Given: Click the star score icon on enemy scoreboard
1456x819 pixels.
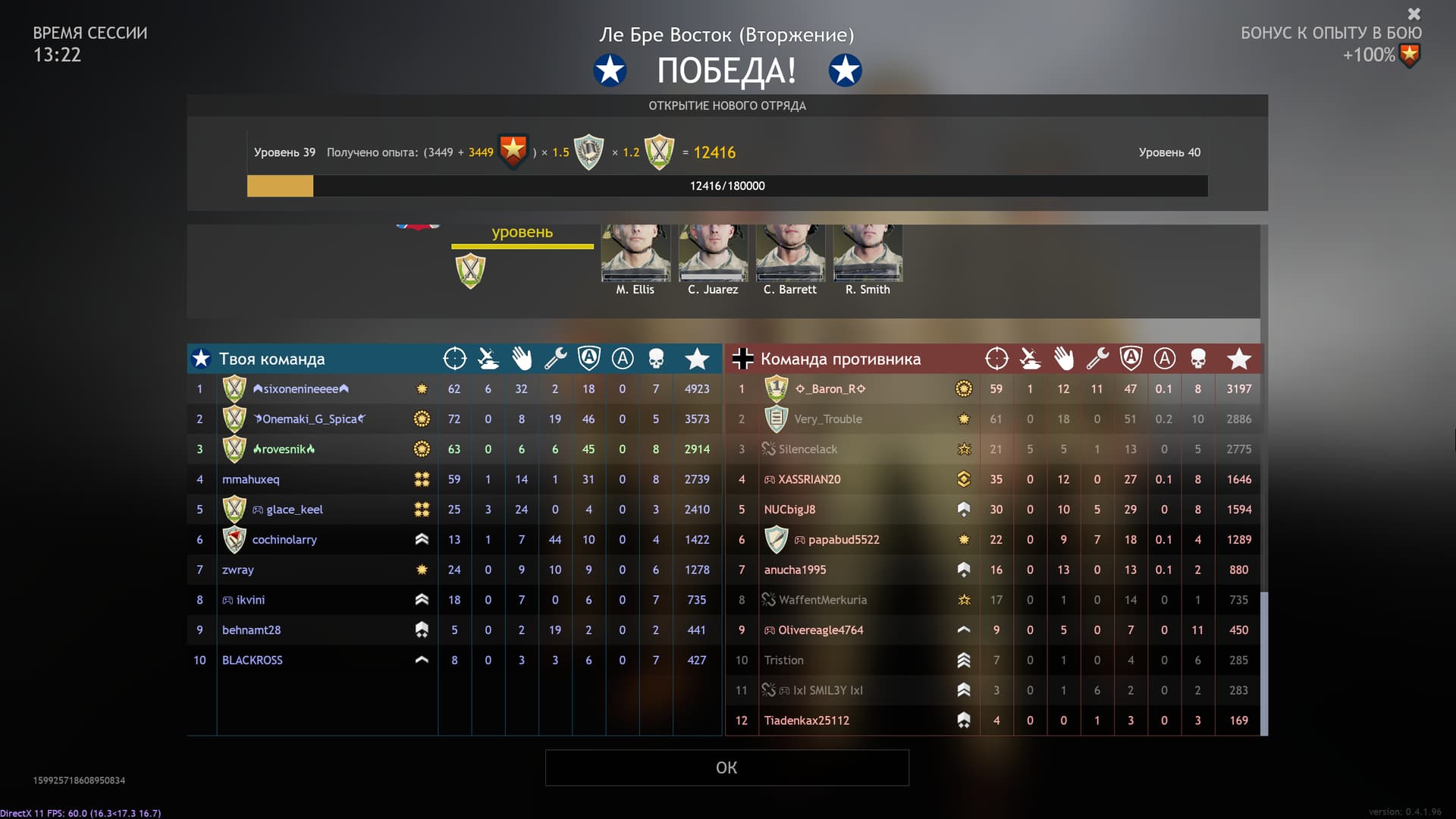Looking at the screenshot, I should [1241, 358].
